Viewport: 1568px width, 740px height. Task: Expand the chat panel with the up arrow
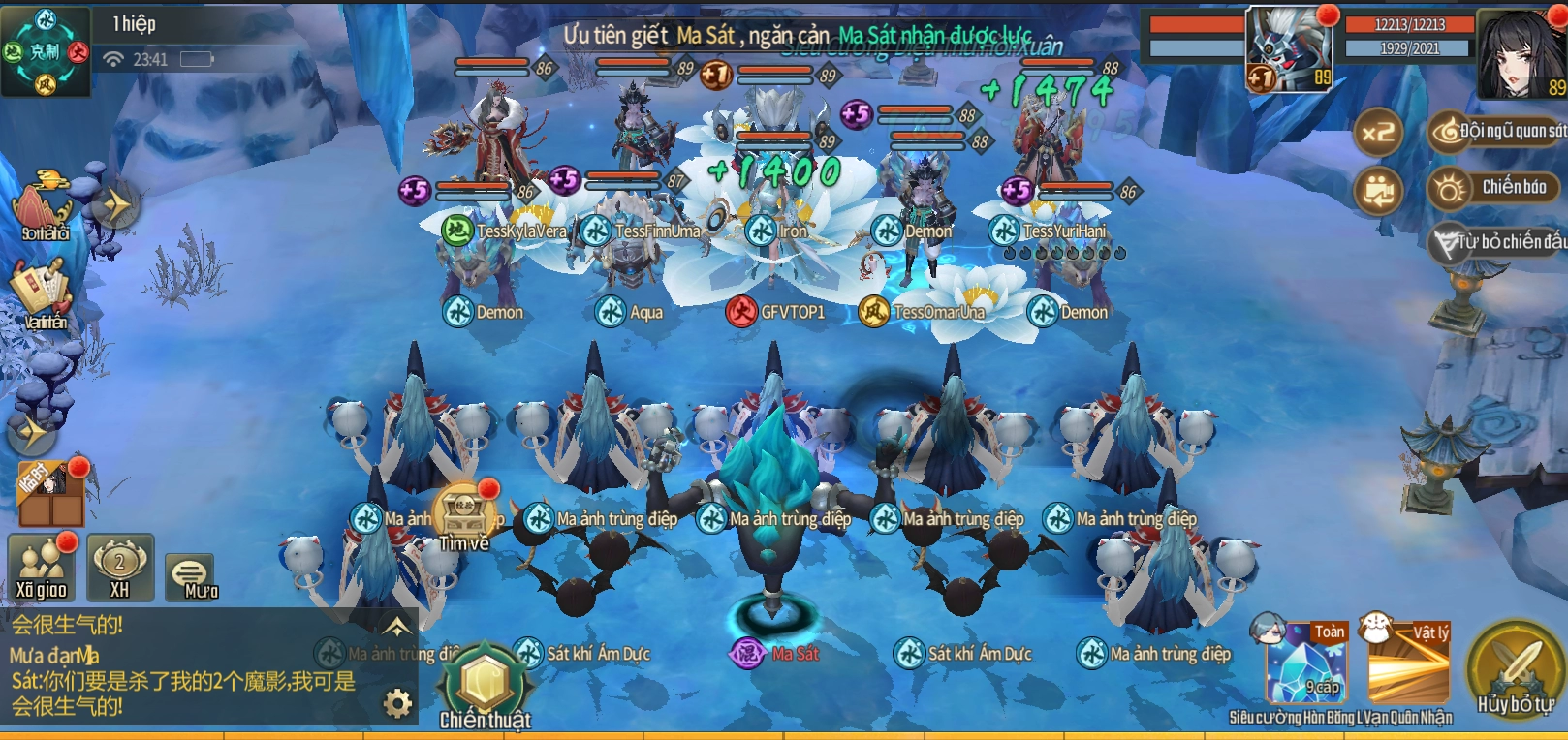click(x=397, y=626)
